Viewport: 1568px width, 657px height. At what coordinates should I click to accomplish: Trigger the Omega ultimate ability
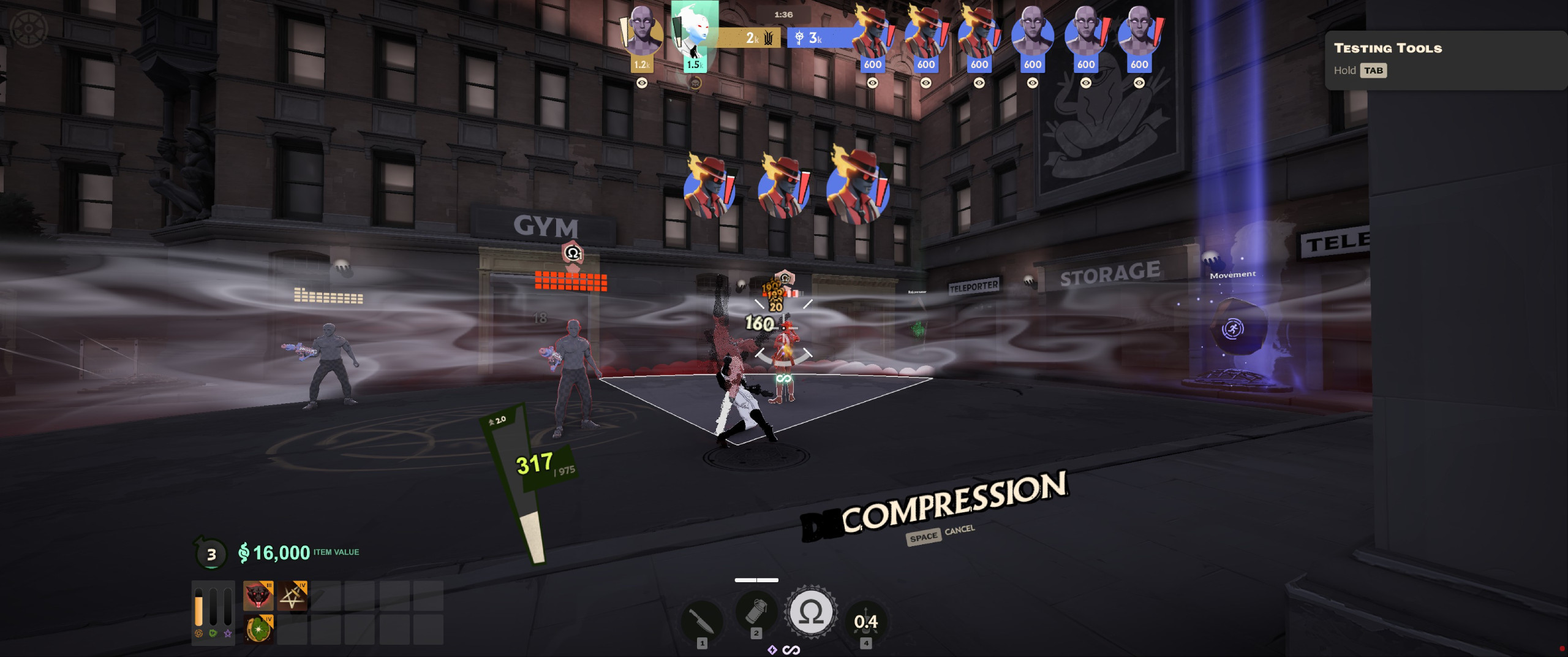coord(810,612)
